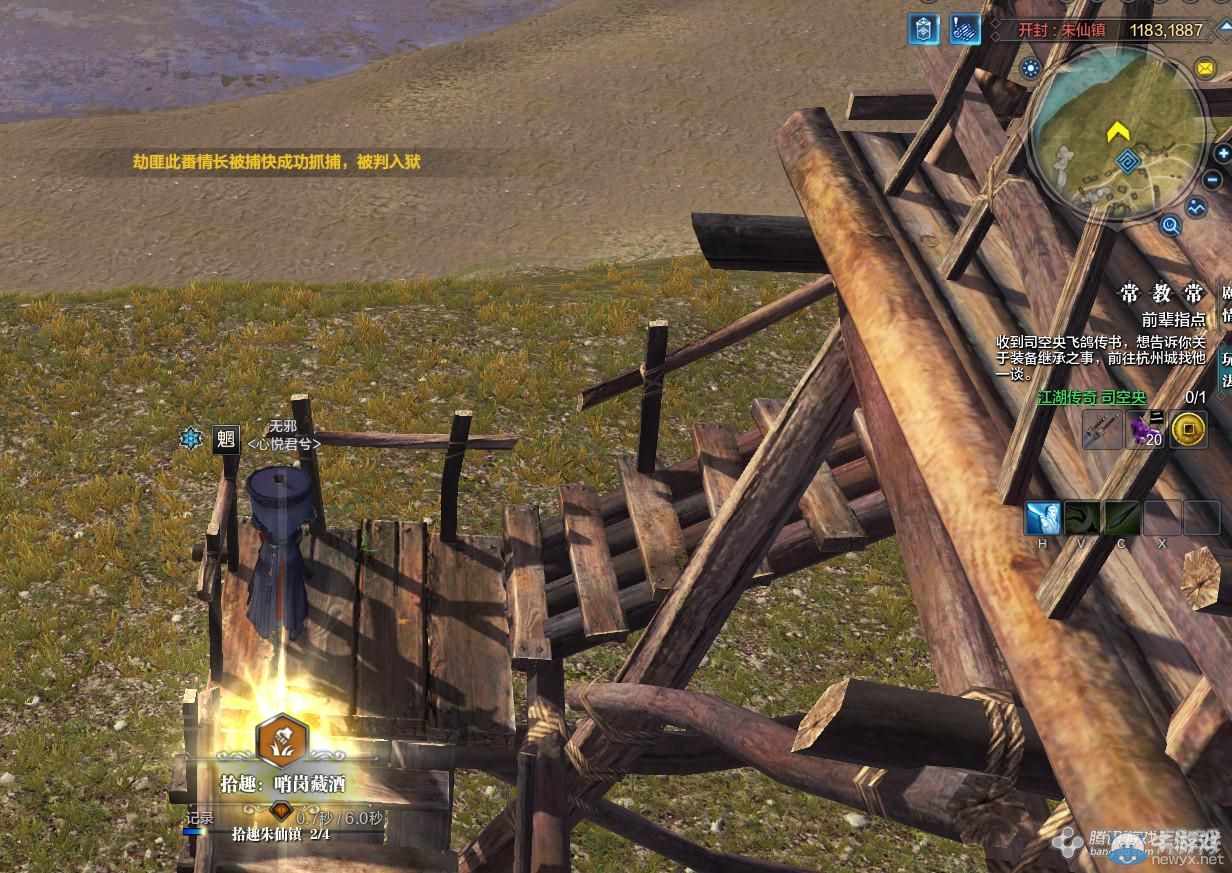Open the yellow mail envelope icon
This screenshot has width=1232, height=873.
(1204, 68)
